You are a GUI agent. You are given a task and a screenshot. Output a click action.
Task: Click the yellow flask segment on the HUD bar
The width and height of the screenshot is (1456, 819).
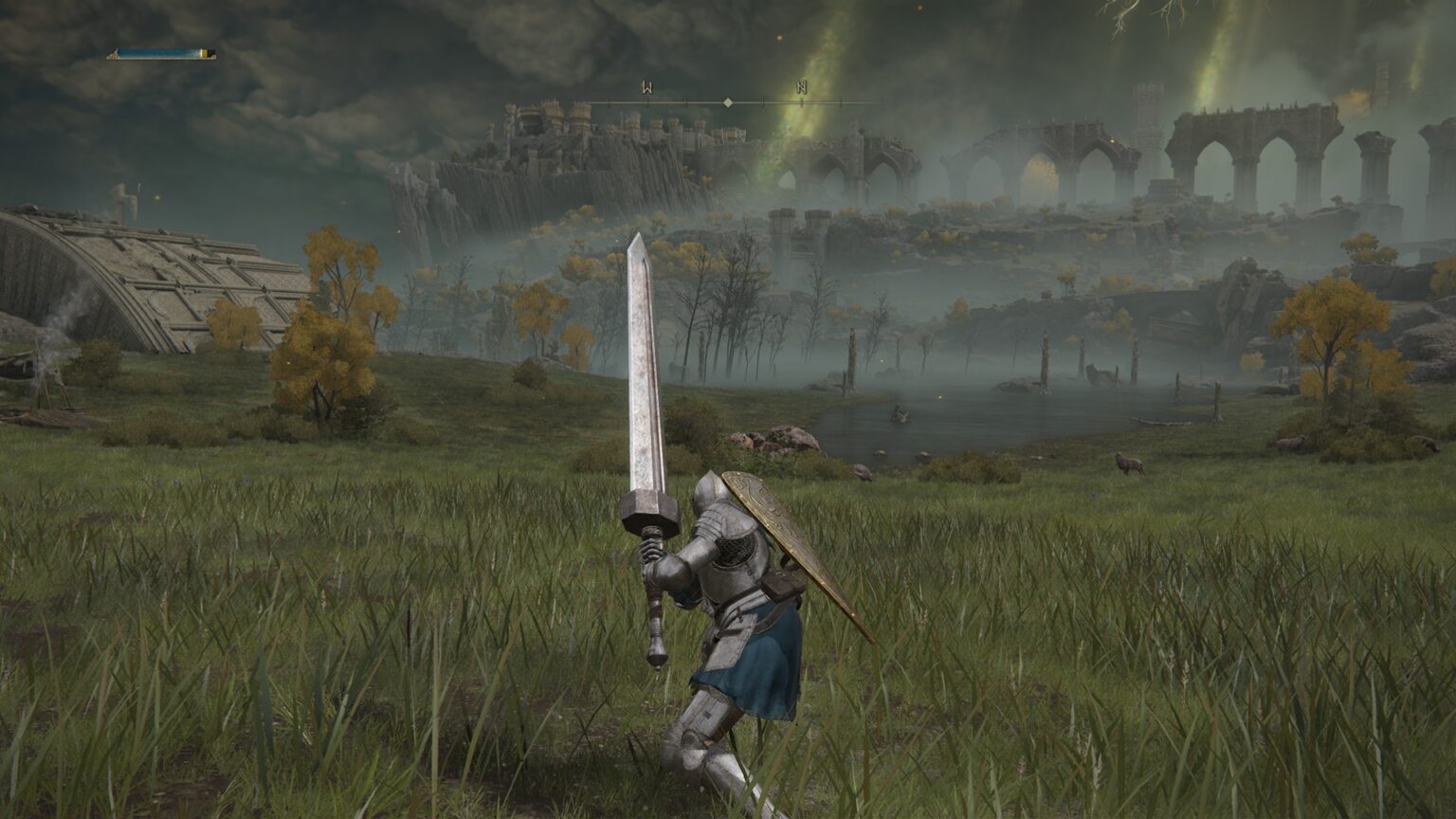(x=205, y=51)
